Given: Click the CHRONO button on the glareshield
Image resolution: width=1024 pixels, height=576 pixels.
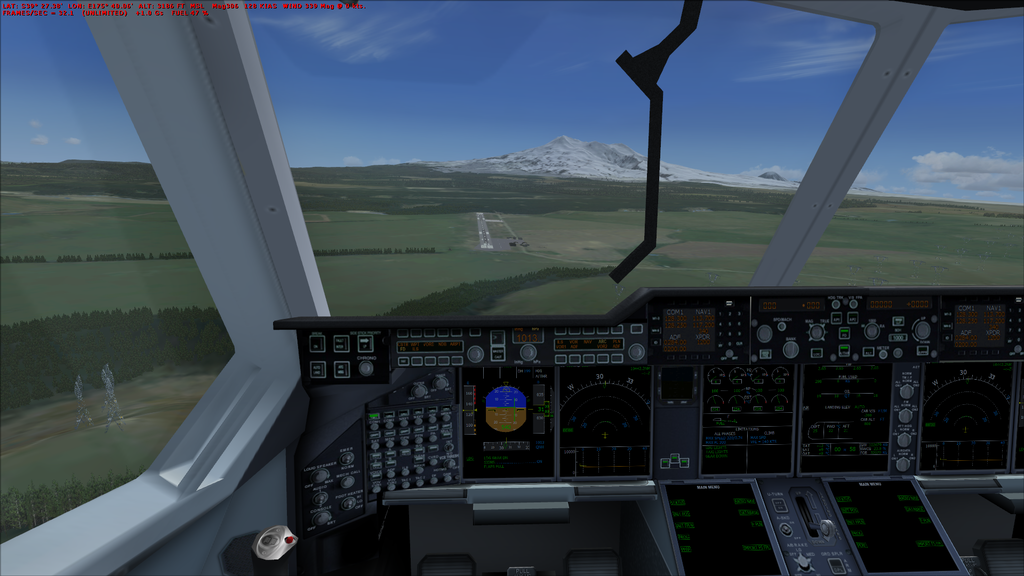Looking at the screenshot, I should 365,367.
